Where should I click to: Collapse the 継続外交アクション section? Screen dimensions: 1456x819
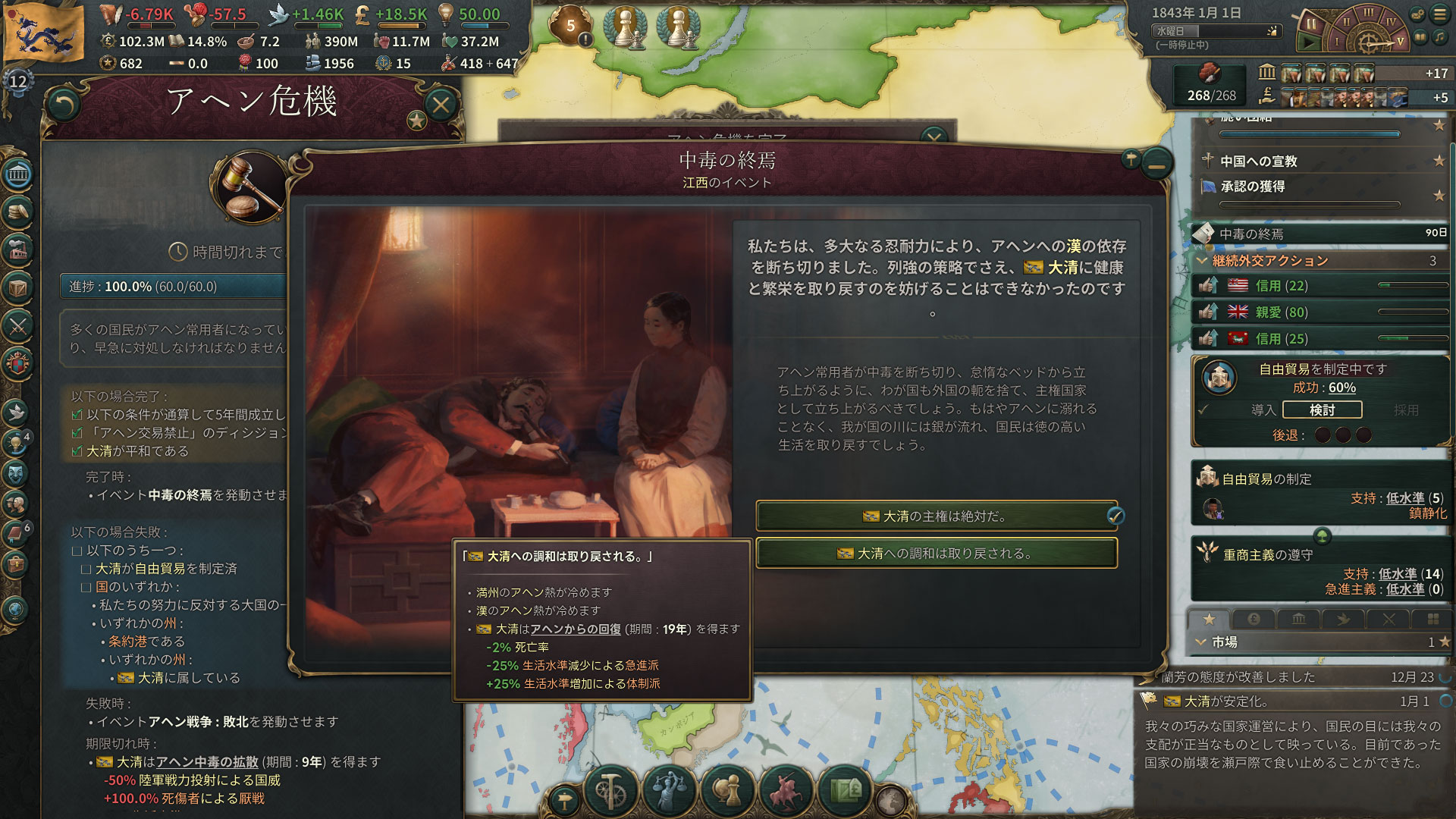[x=1202, y=261]
